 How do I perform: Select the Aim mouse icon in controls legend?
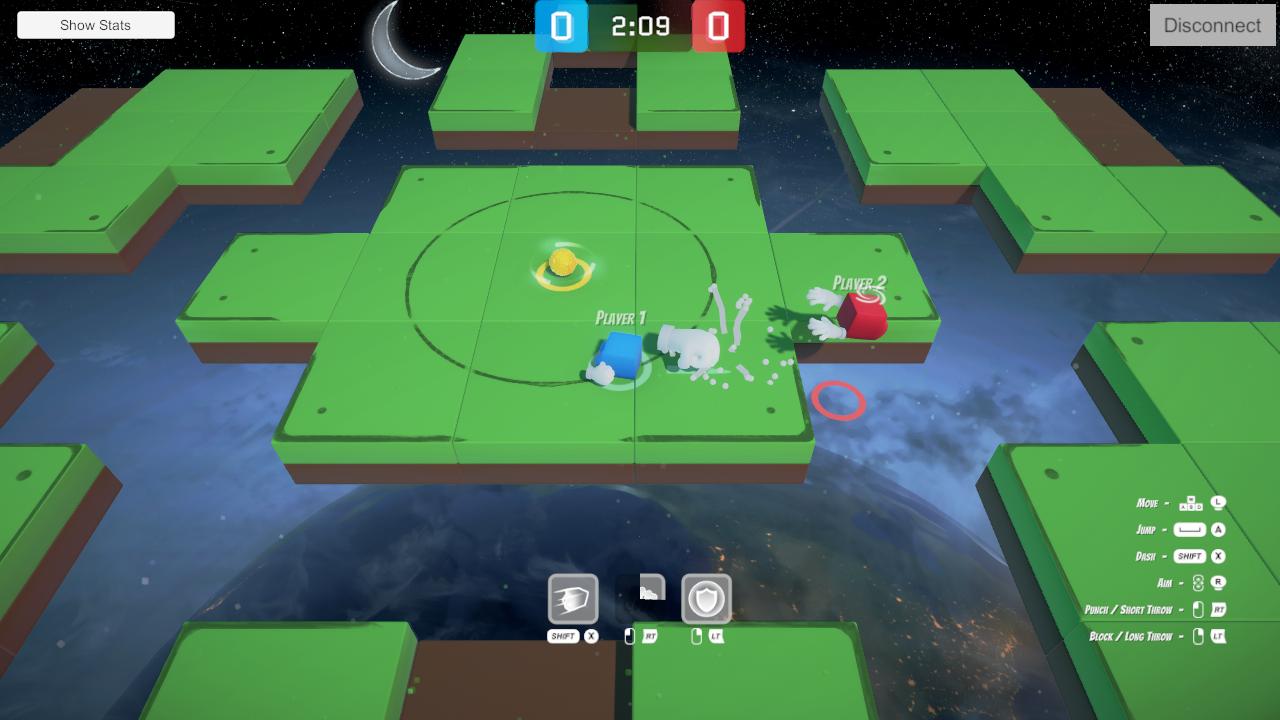(1198, 583)
